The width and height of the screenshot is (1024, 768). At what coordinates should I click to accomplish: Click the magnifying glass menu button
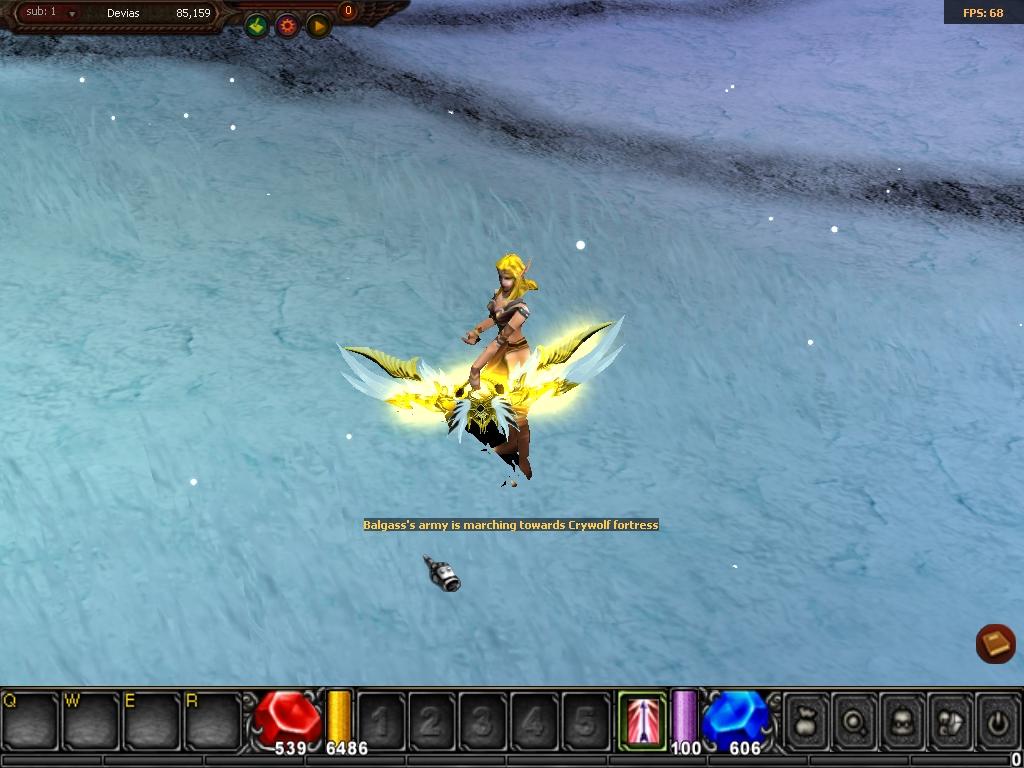pos(855,719)
